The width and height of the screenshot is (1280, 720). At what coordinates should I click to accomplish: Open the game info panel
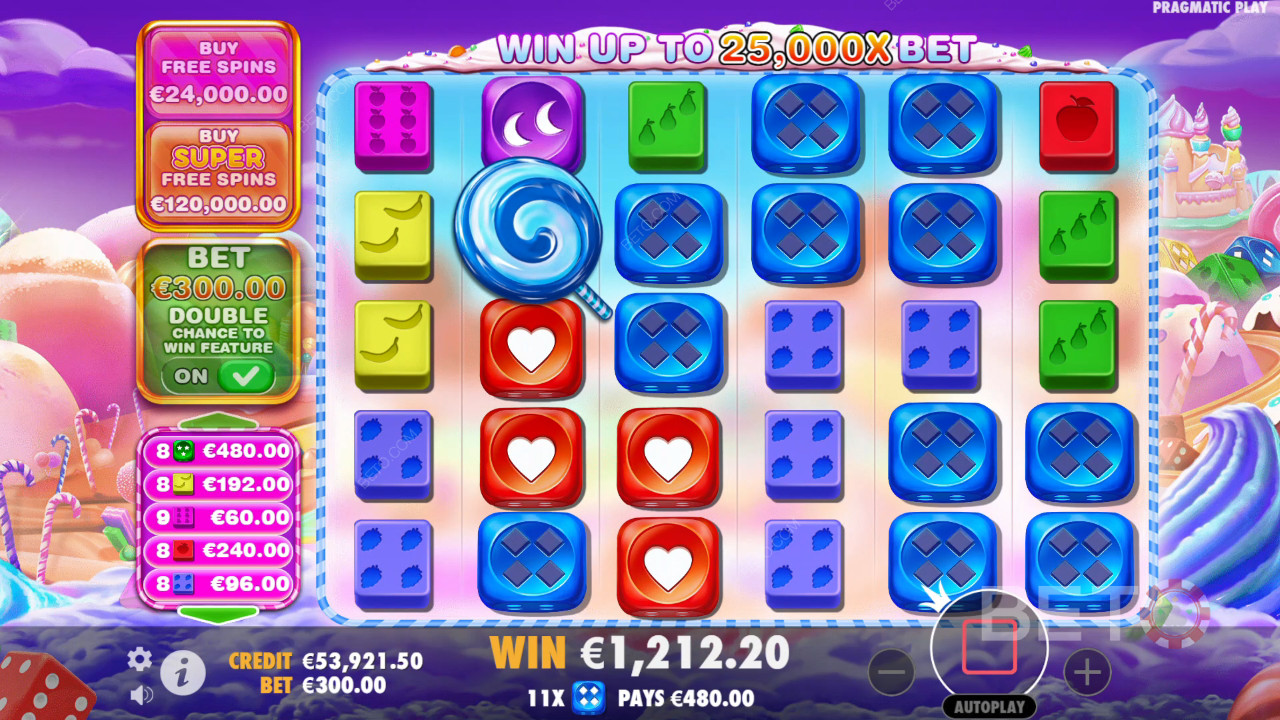tap(181, 673)
